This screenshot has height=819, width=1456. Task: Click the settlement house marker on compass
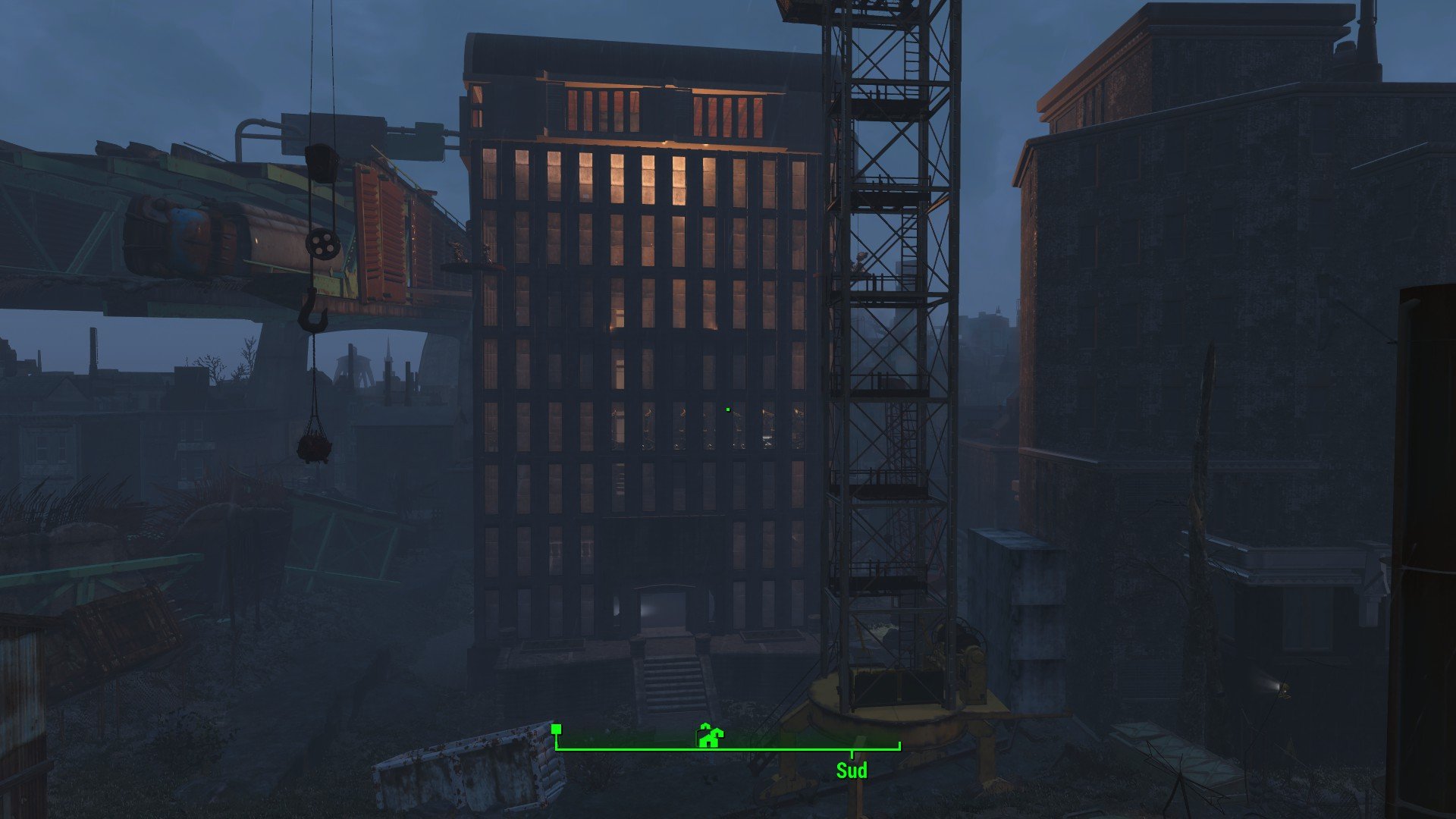(710, 736)
